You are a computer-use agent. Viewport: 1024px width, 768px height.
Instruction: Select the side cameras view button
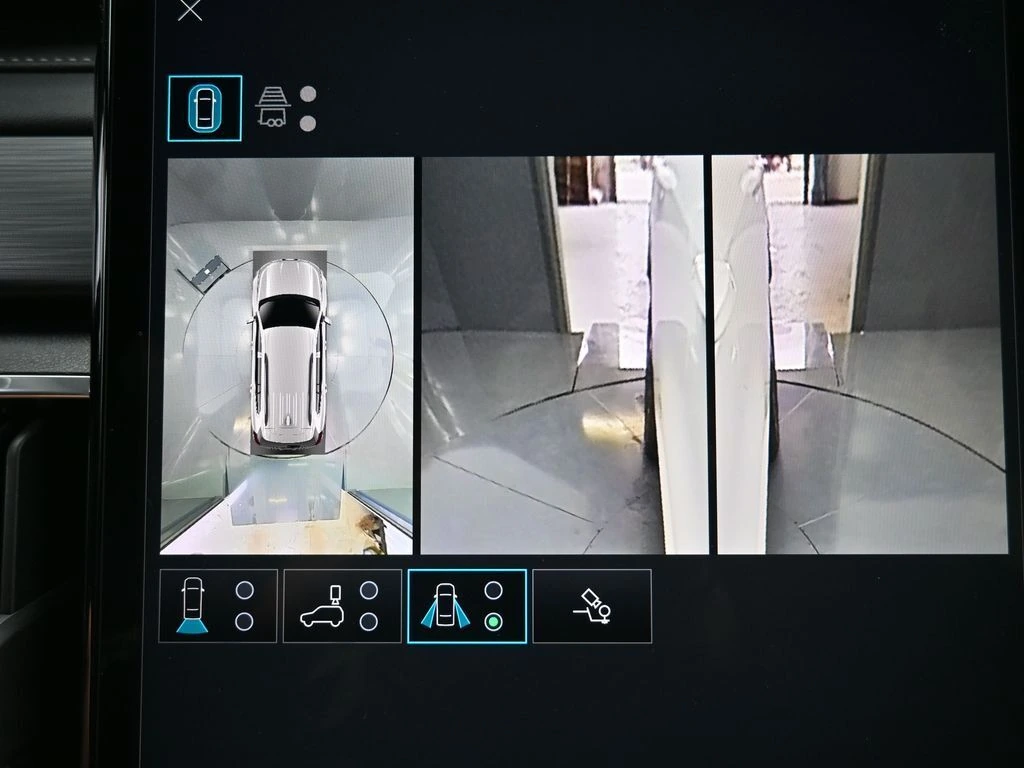[466, 606]
